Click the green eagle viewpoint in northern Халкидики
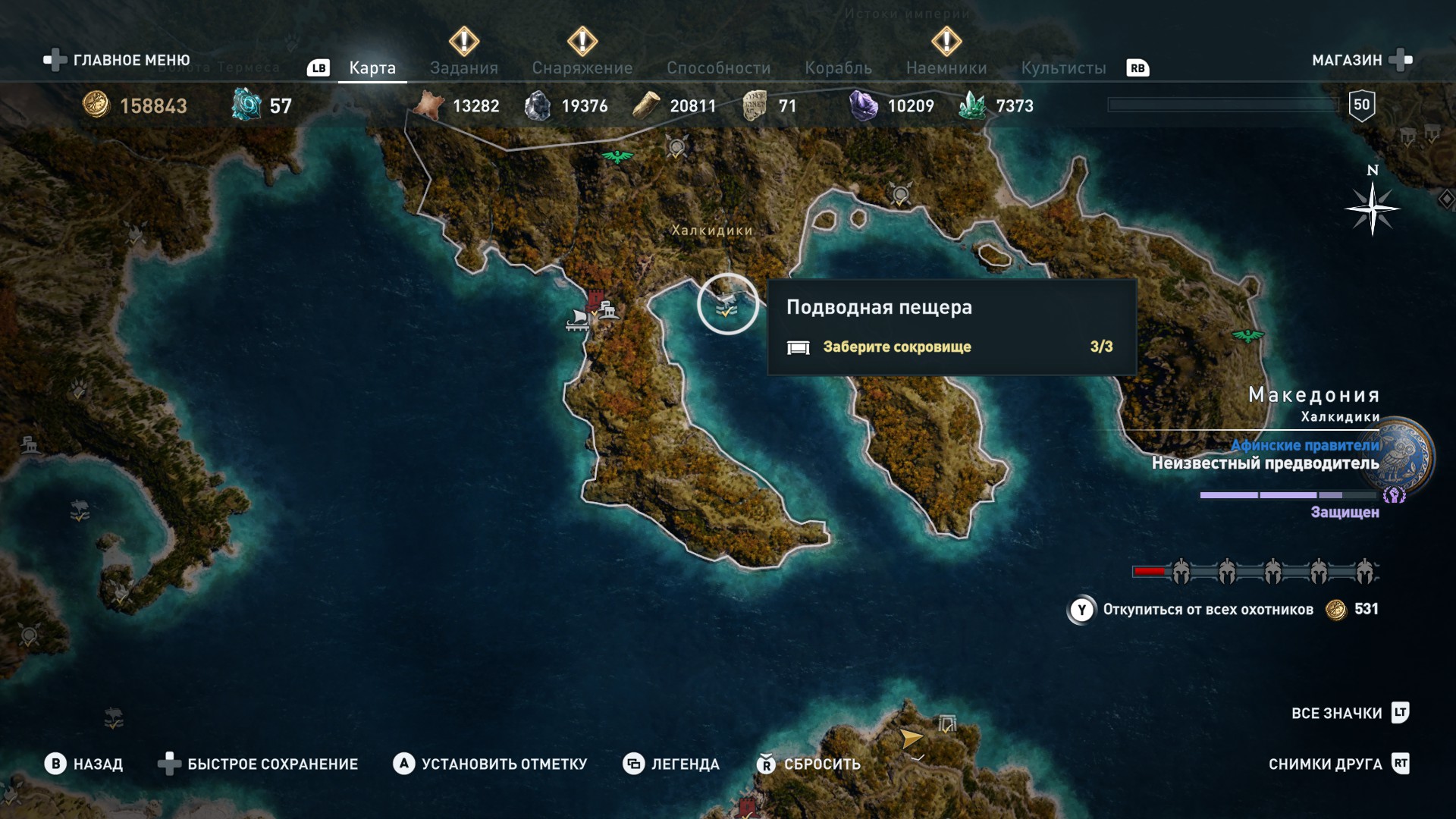This screenshot has height=819, width=1456. click(617, 157)
